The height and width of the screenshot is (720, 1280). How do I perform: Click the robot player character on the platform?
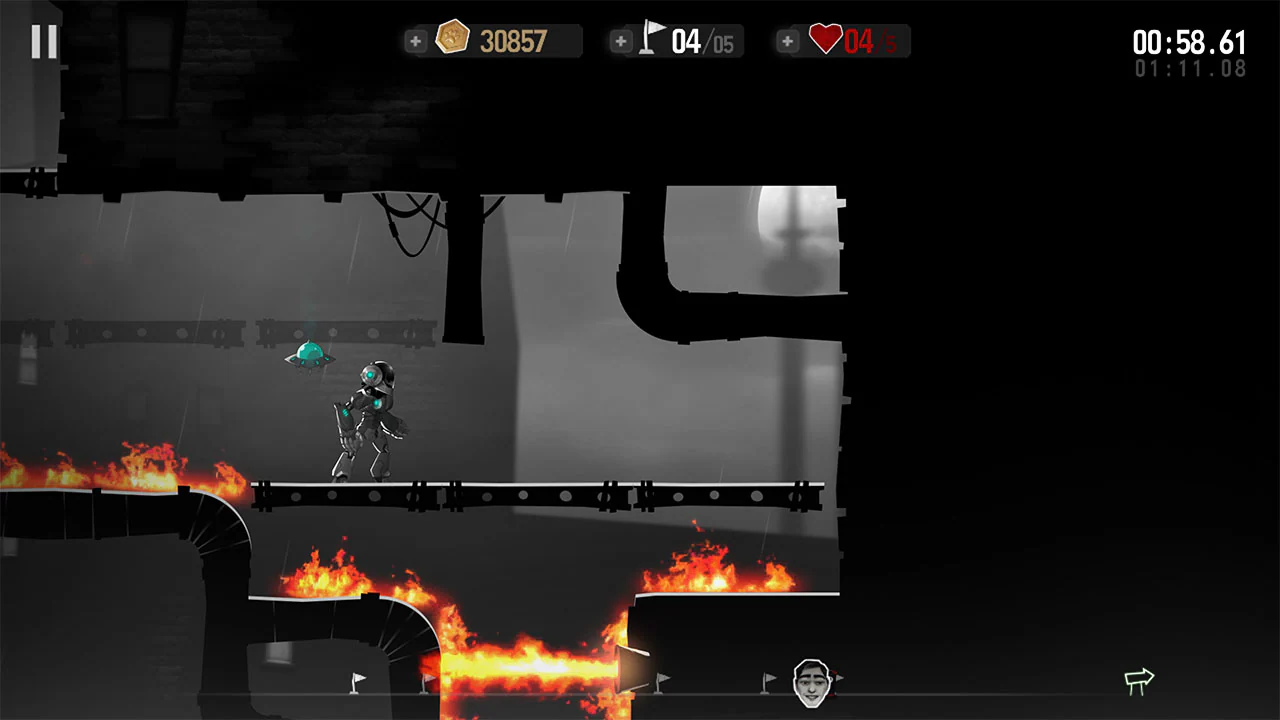[370, 415]
